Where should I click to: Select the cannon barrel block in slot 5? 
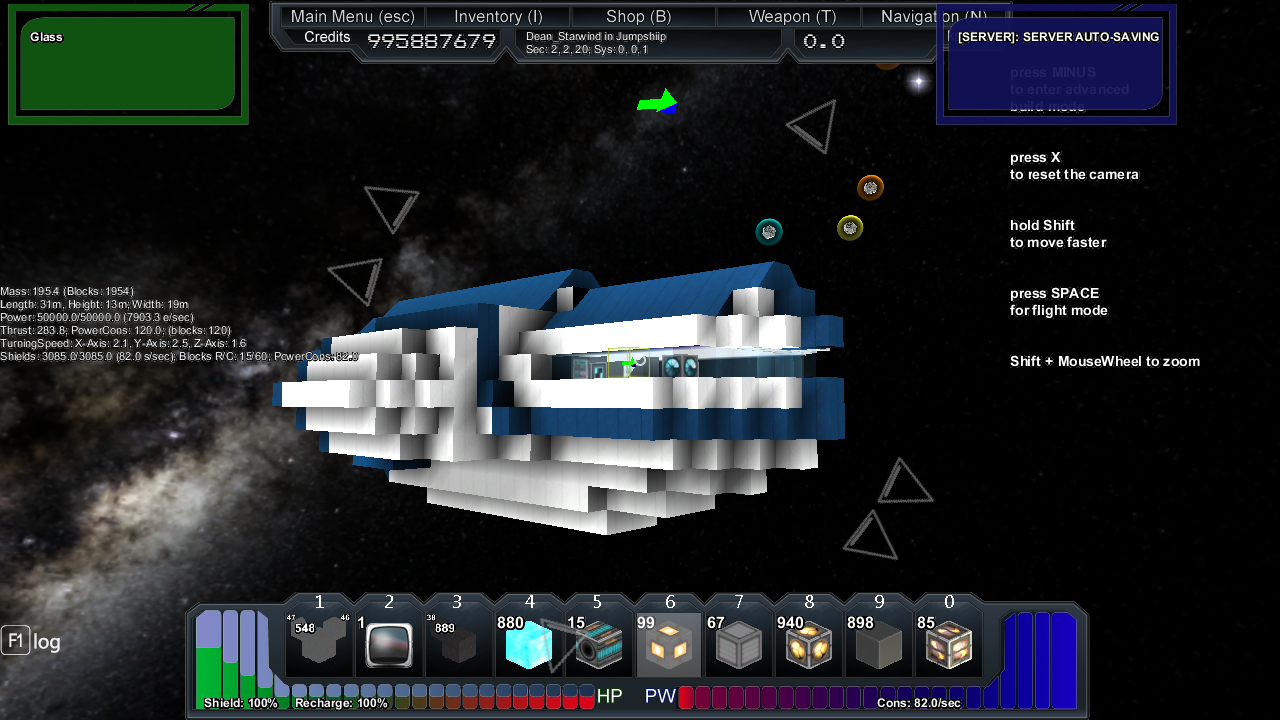pos(599,645)
